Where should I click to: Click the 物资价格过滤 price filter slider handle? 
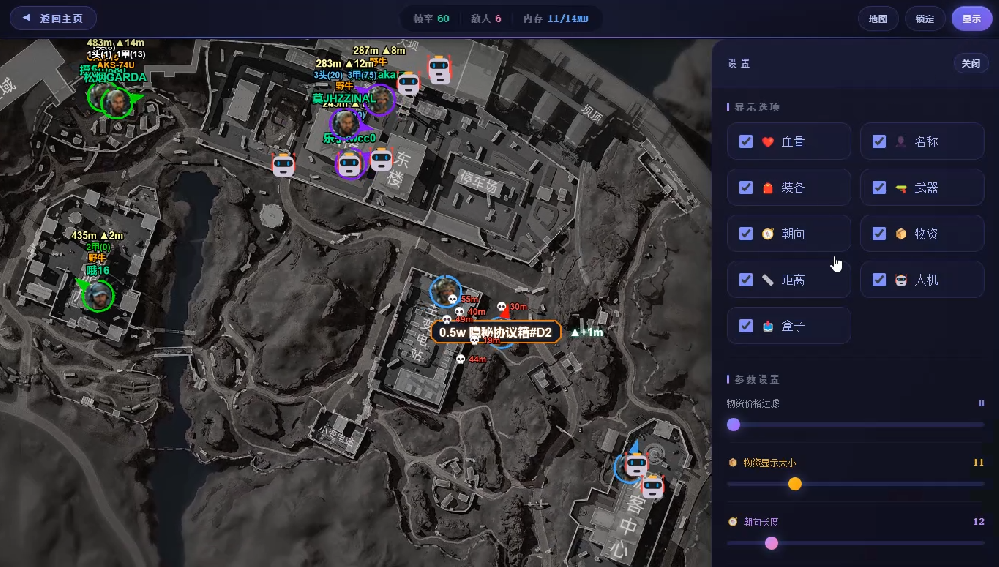(x=733, y=424)
